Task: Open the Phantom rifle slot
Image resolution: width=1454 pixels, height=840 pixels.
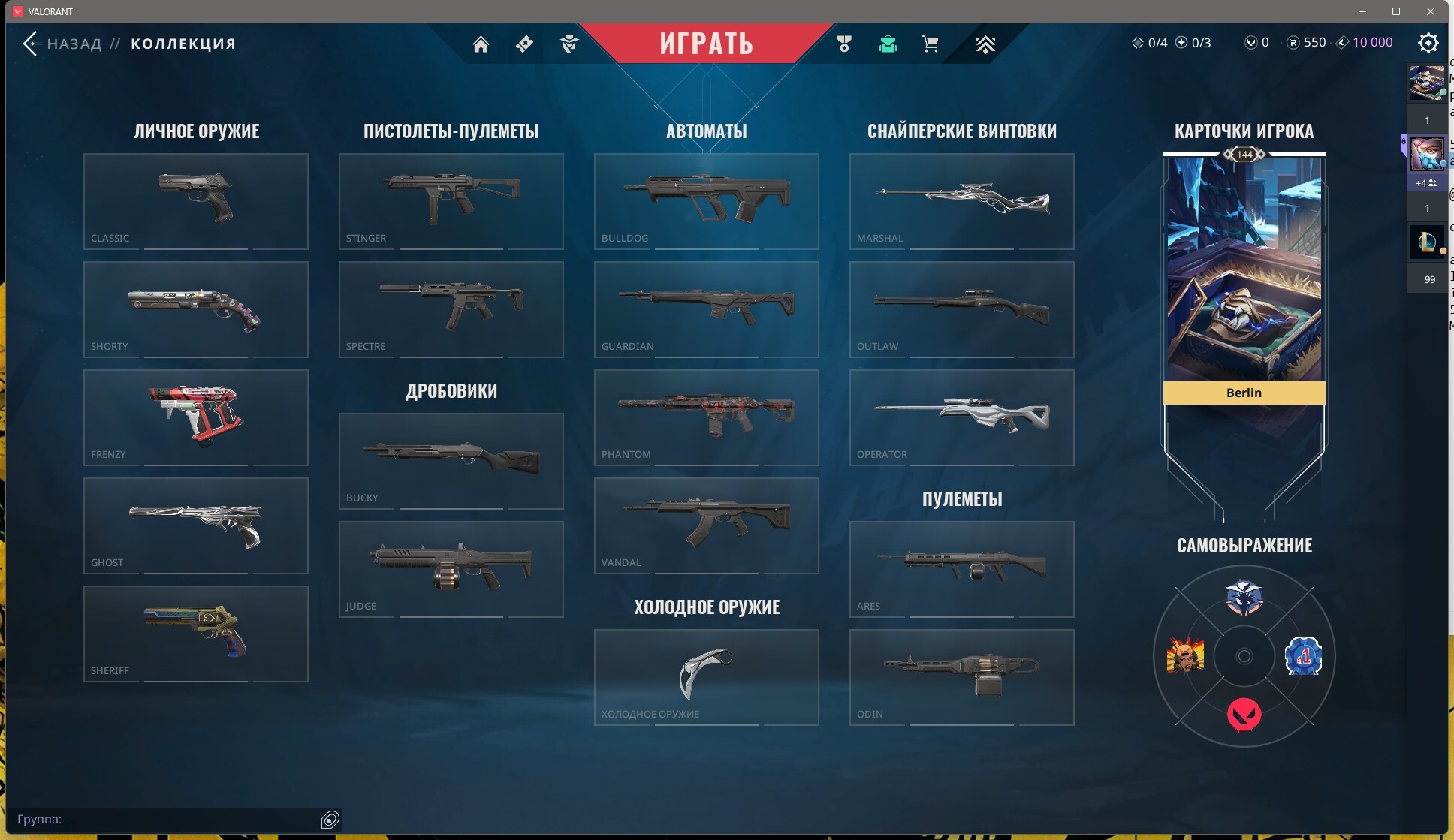Action: pos(707,417)
